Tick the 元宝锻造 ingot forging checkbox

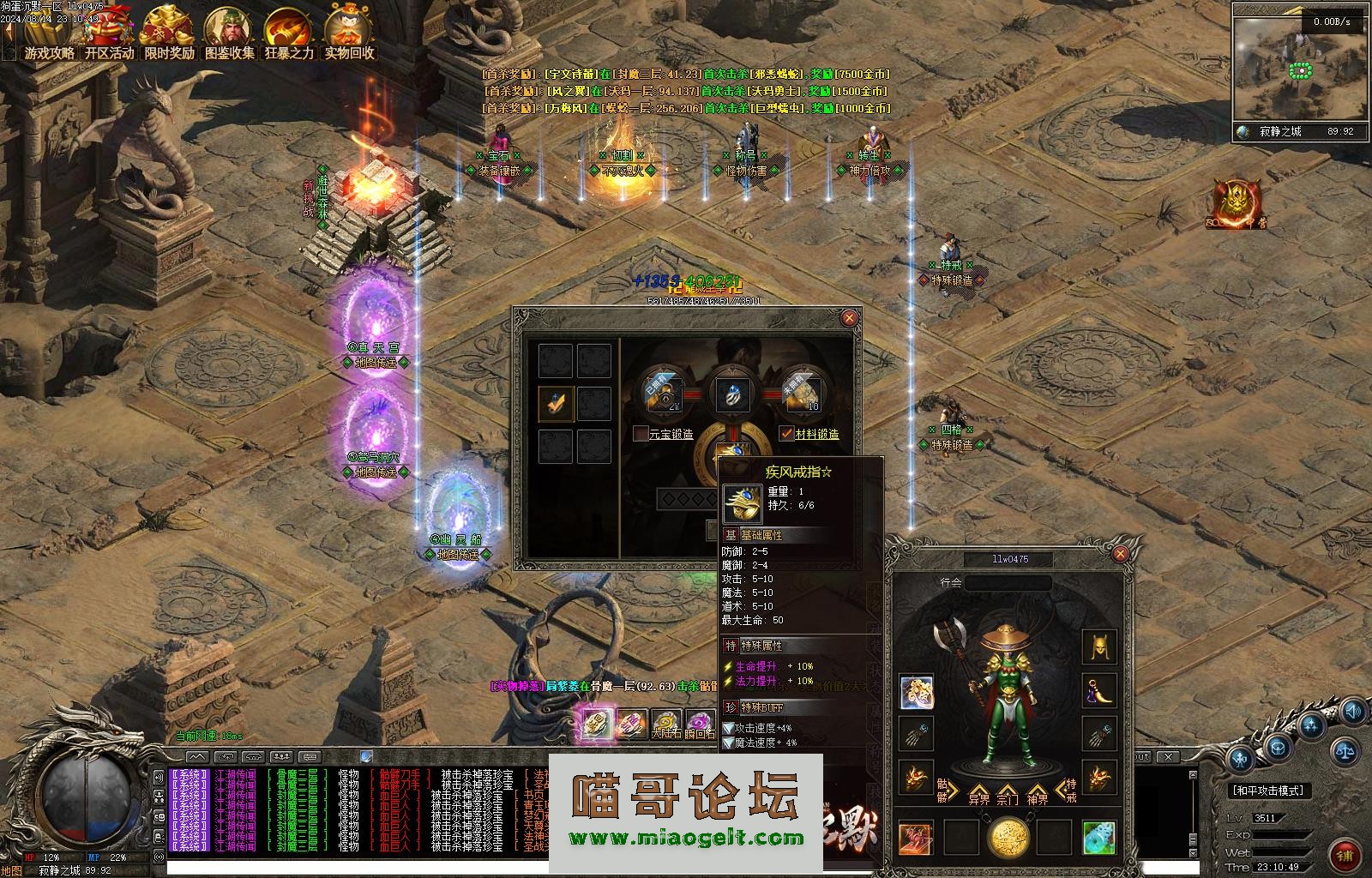[641, 434]
